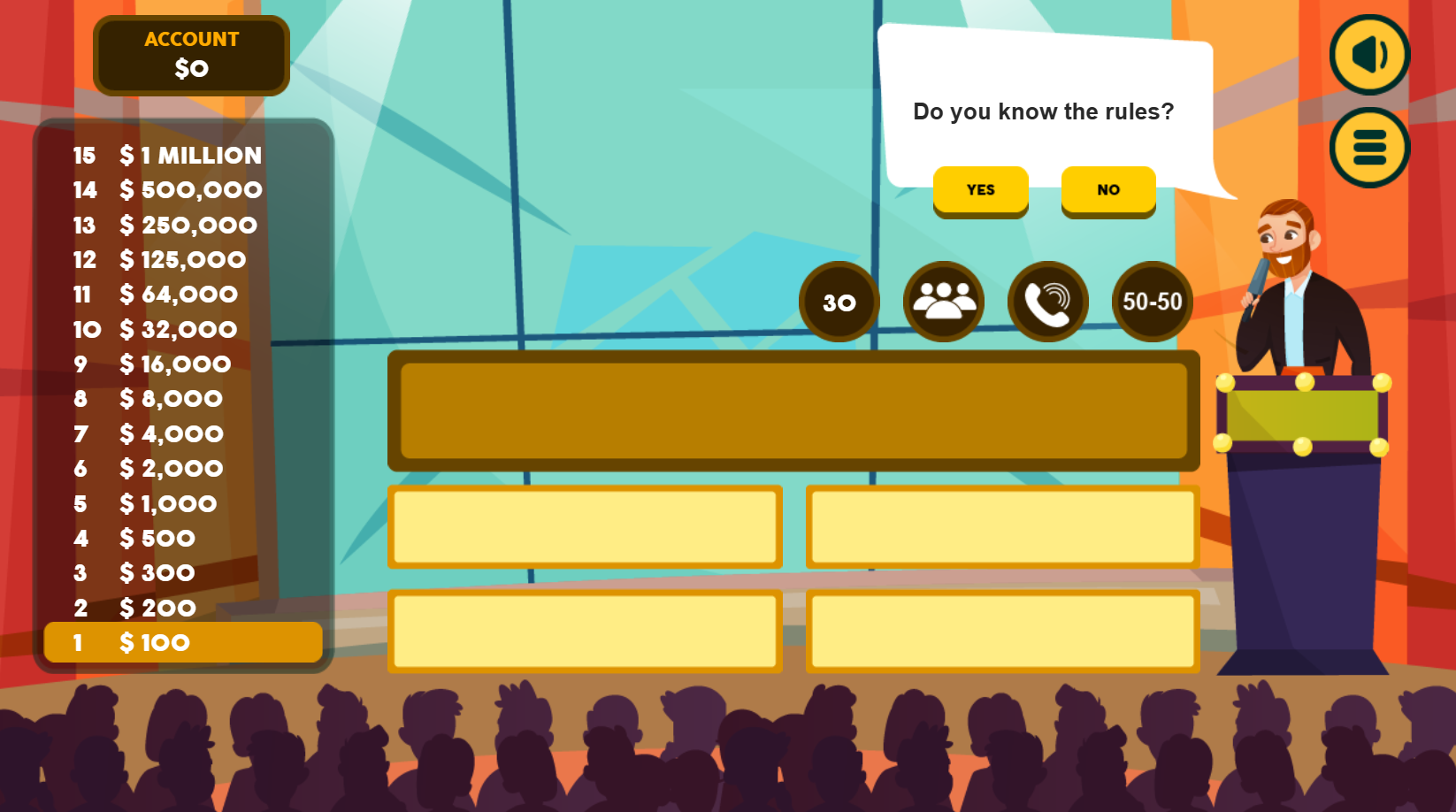Toggle the sound speaker button
The height and width of the screenshot is (812, 1456).
[x=1369, y=55]
